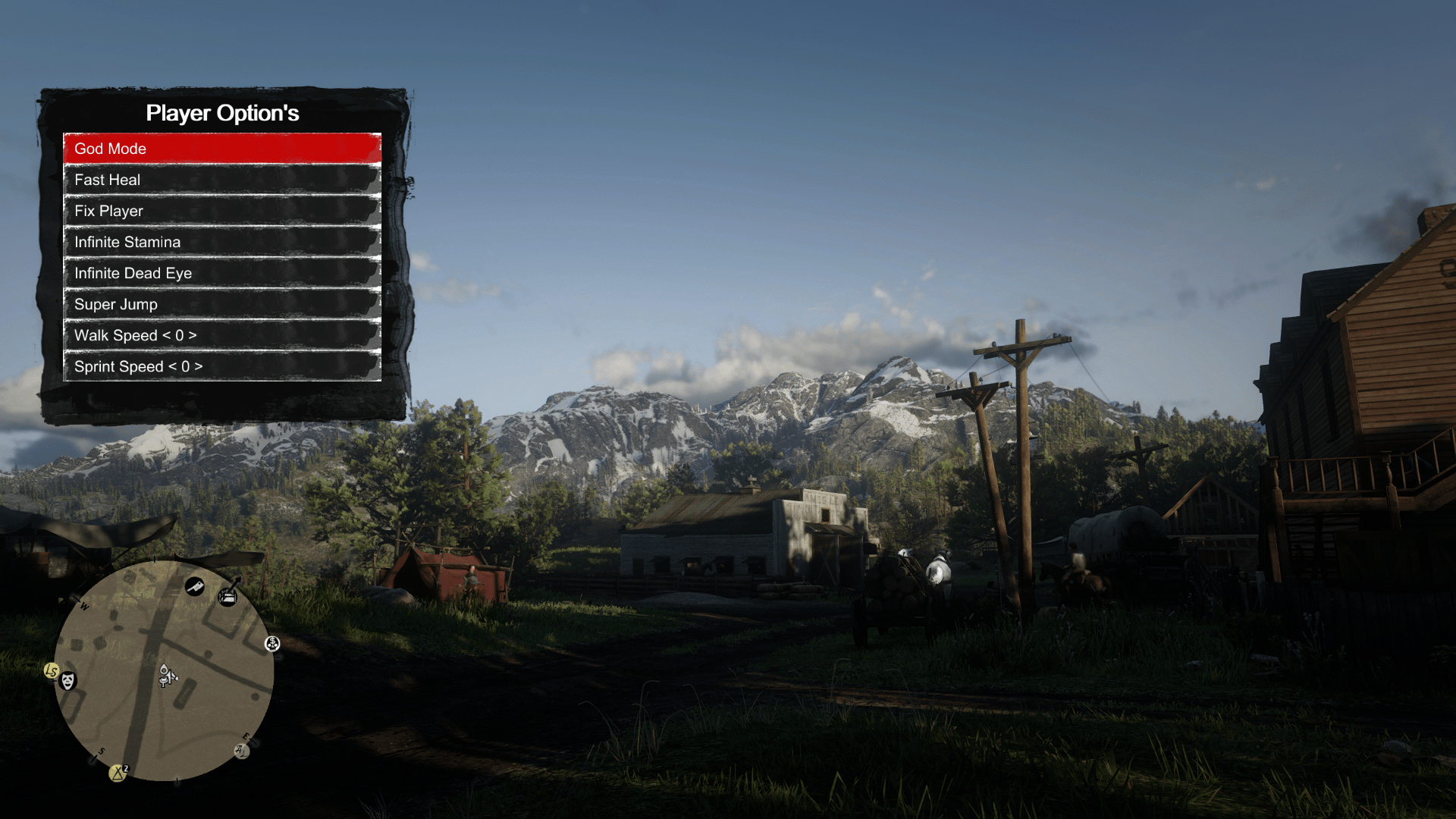Click the theater mask fence icon on minimap
The image size is (1456, 819).
click(x=67, y=681)
